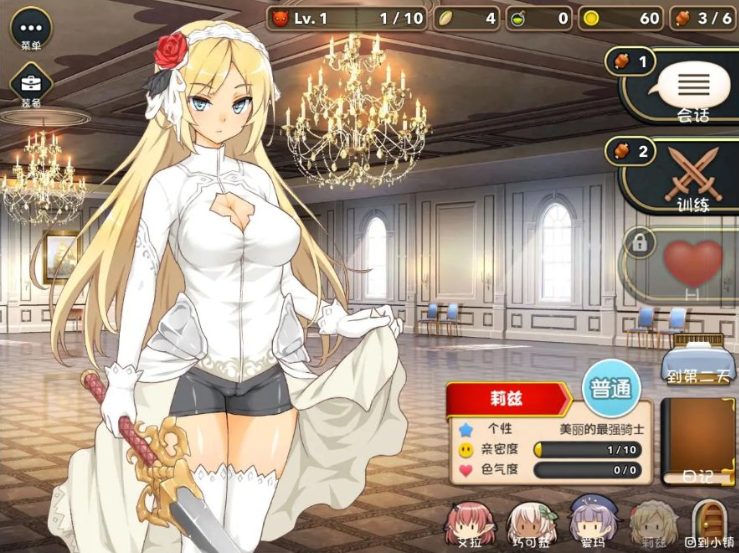Advance 到第二天 with the bed button

[701, 360]
